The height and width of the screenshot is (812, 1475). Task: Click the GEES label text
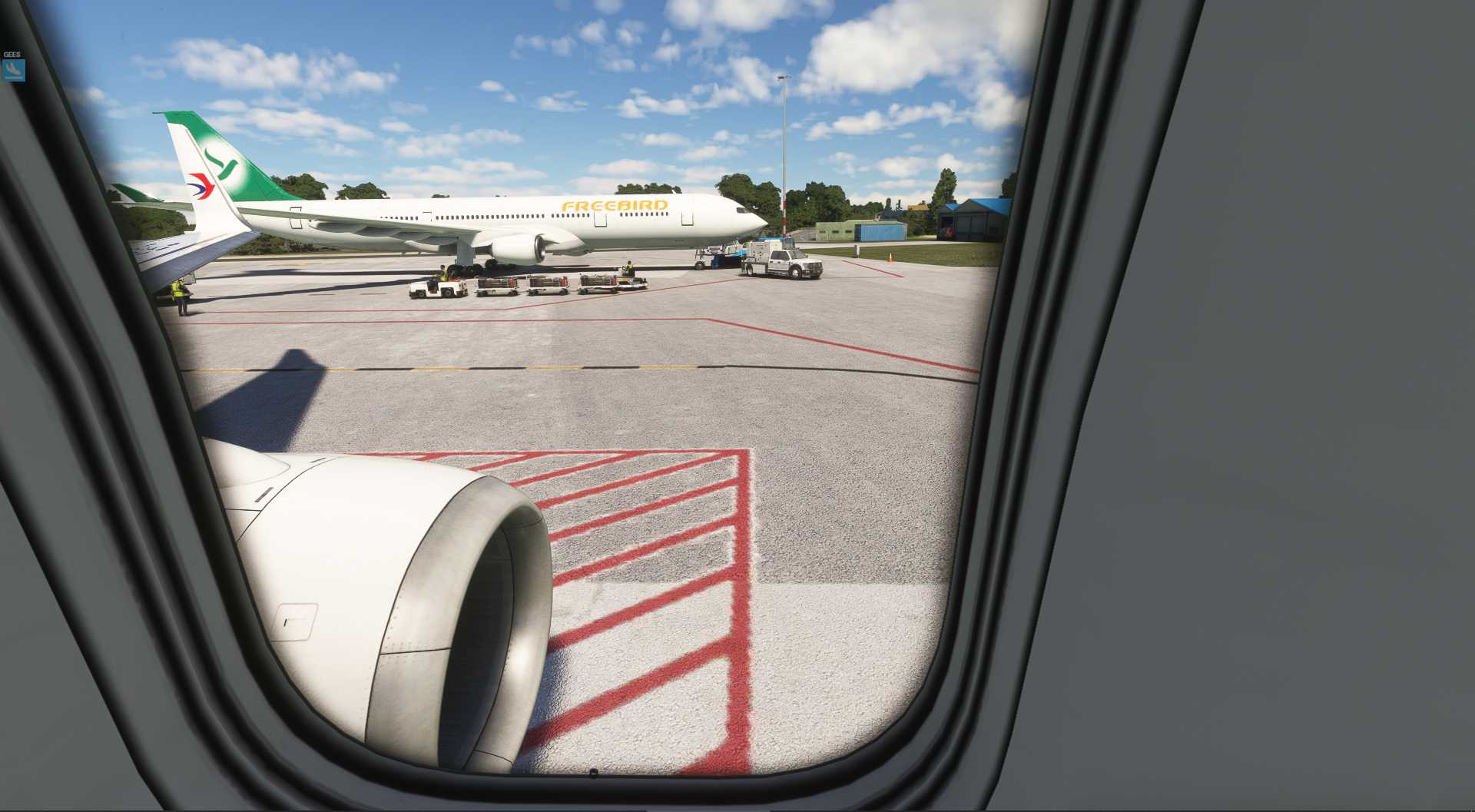[x=11, y=54]
